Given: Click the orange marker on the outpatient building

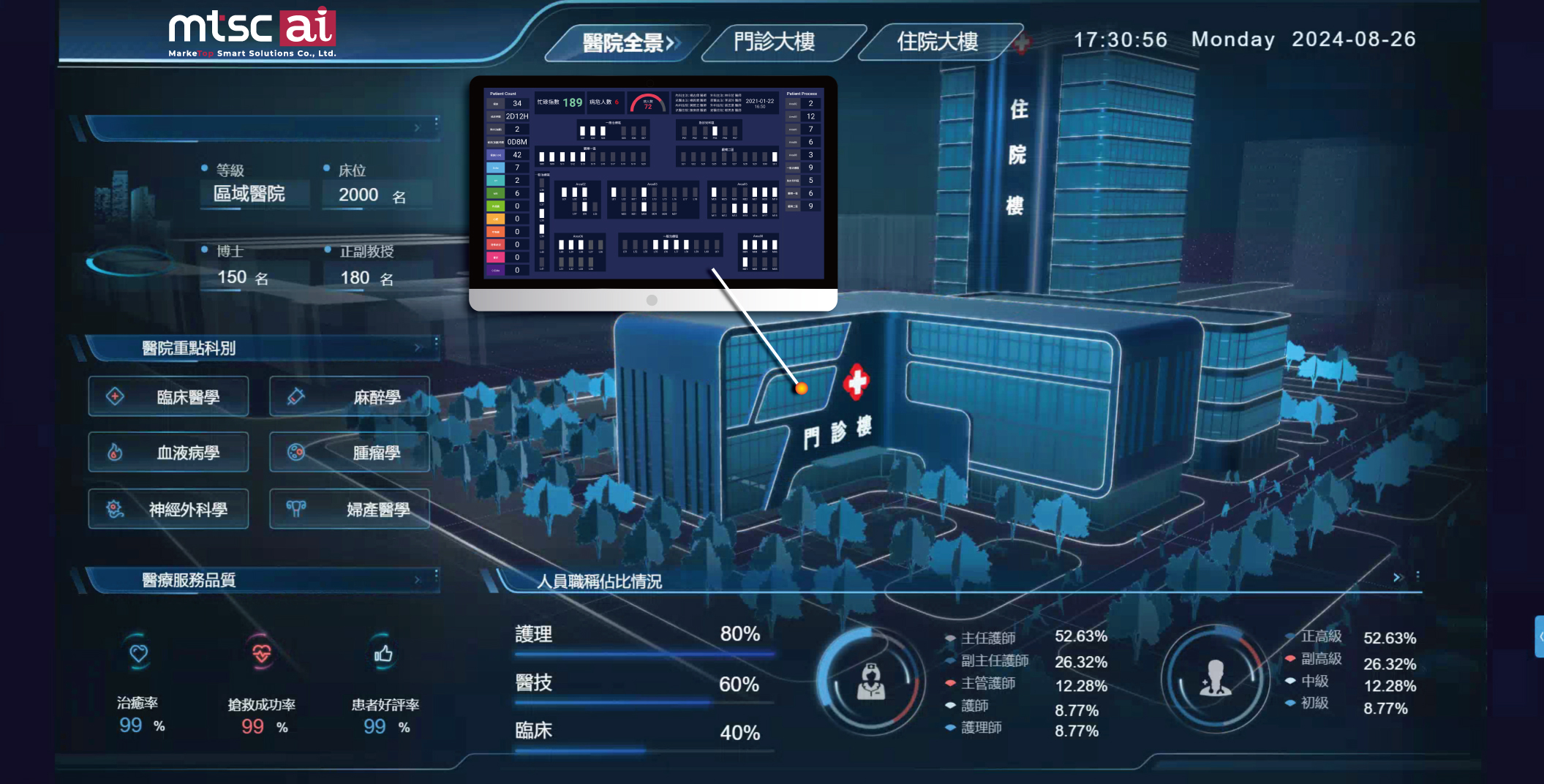Looking at the screenshot, I should [801, 388].
